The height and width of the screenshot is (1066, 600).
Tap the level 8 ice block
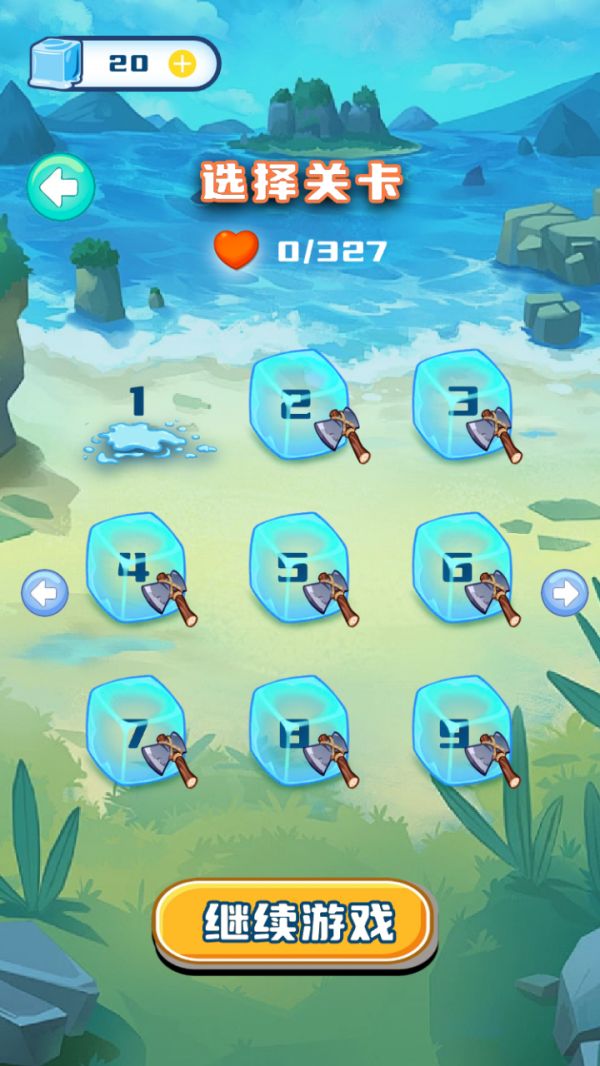click(x=298, y=732)
